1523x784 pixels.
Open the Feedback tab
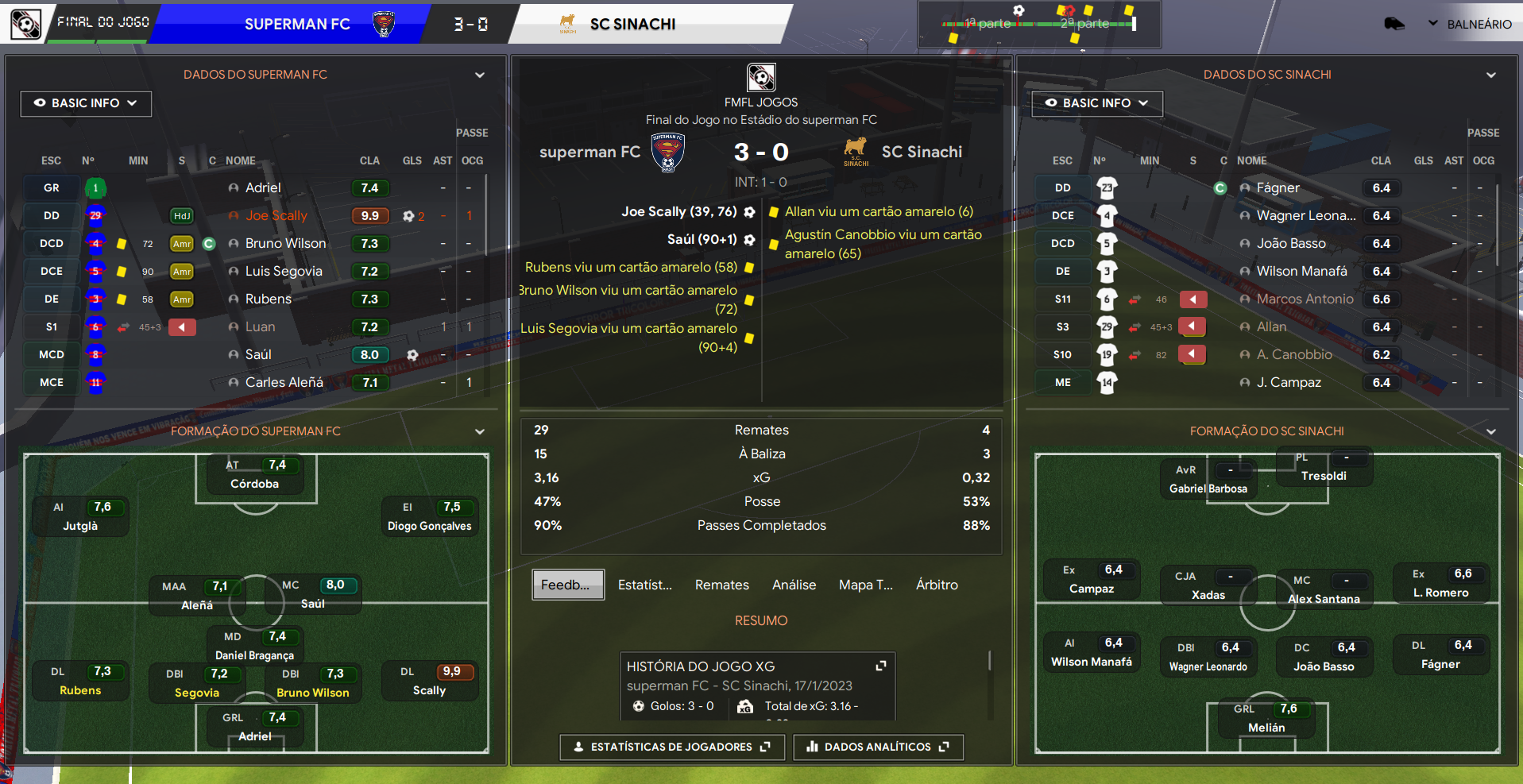coord(567,585)
